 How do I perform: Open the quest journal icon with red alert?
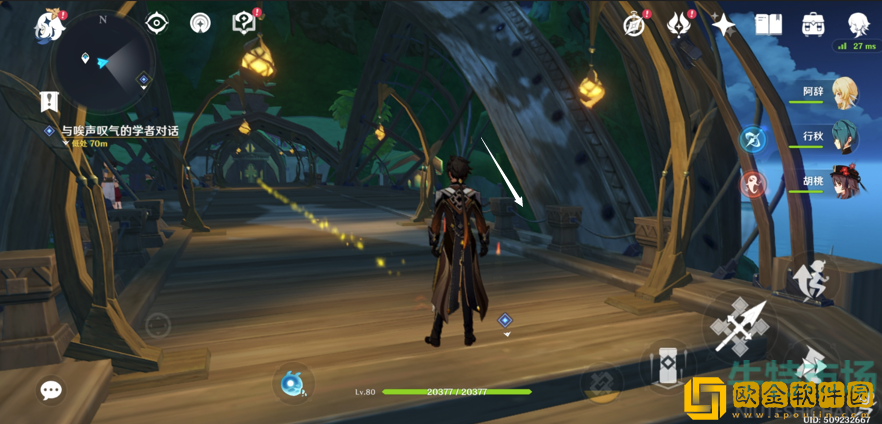click(x=243, y=23)
